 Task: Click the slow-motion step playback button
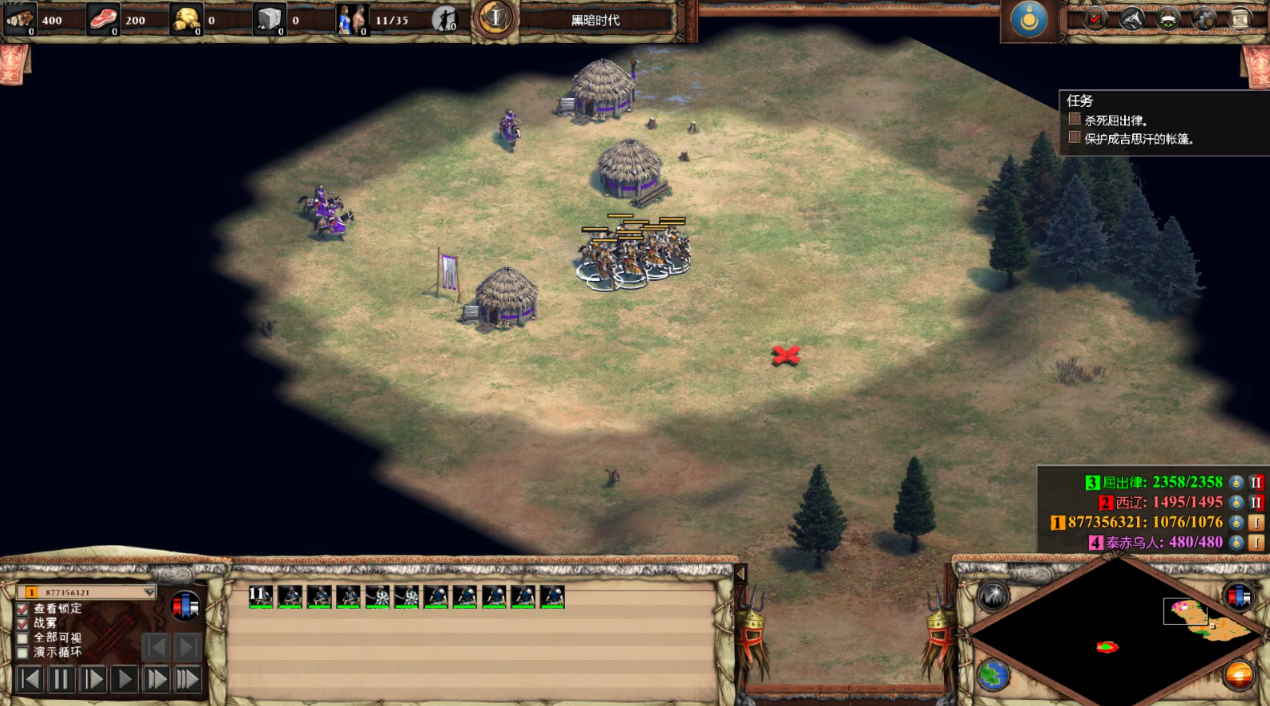pos(93,680)
